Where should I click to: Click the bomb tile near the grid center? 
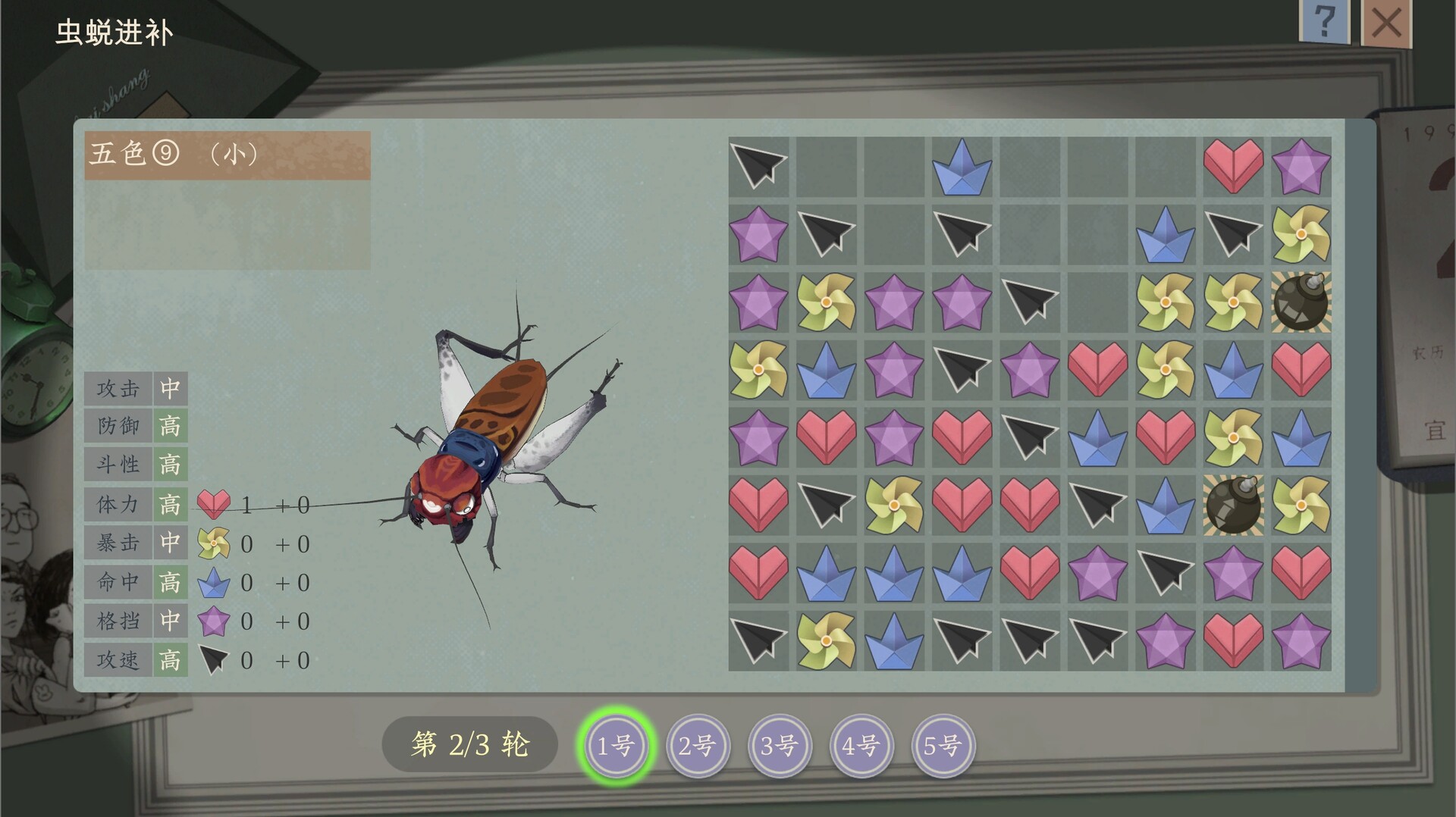pyautogui.click(x=1232, y=504)
